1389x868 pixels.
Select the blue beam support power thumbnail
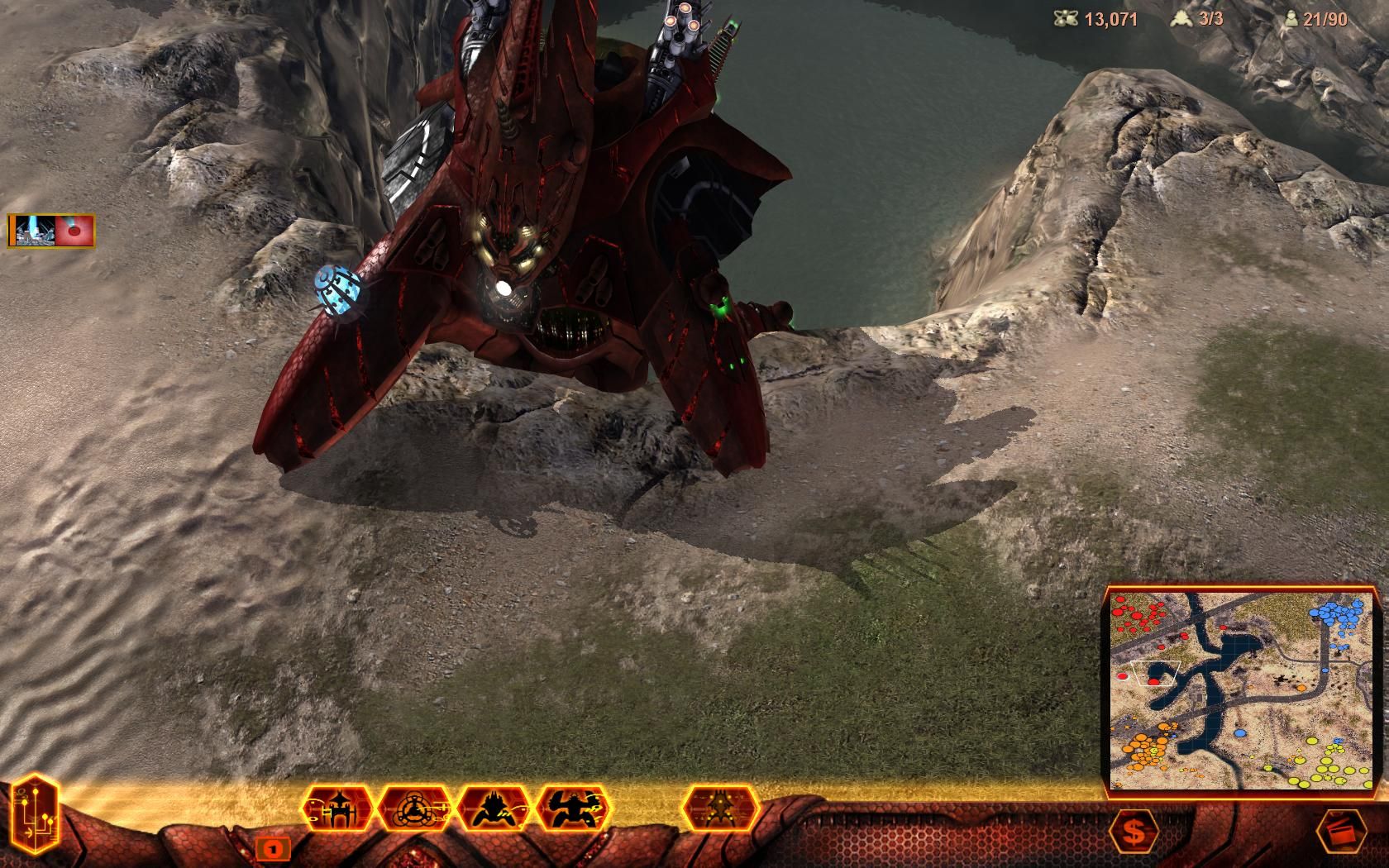[33, 231]
